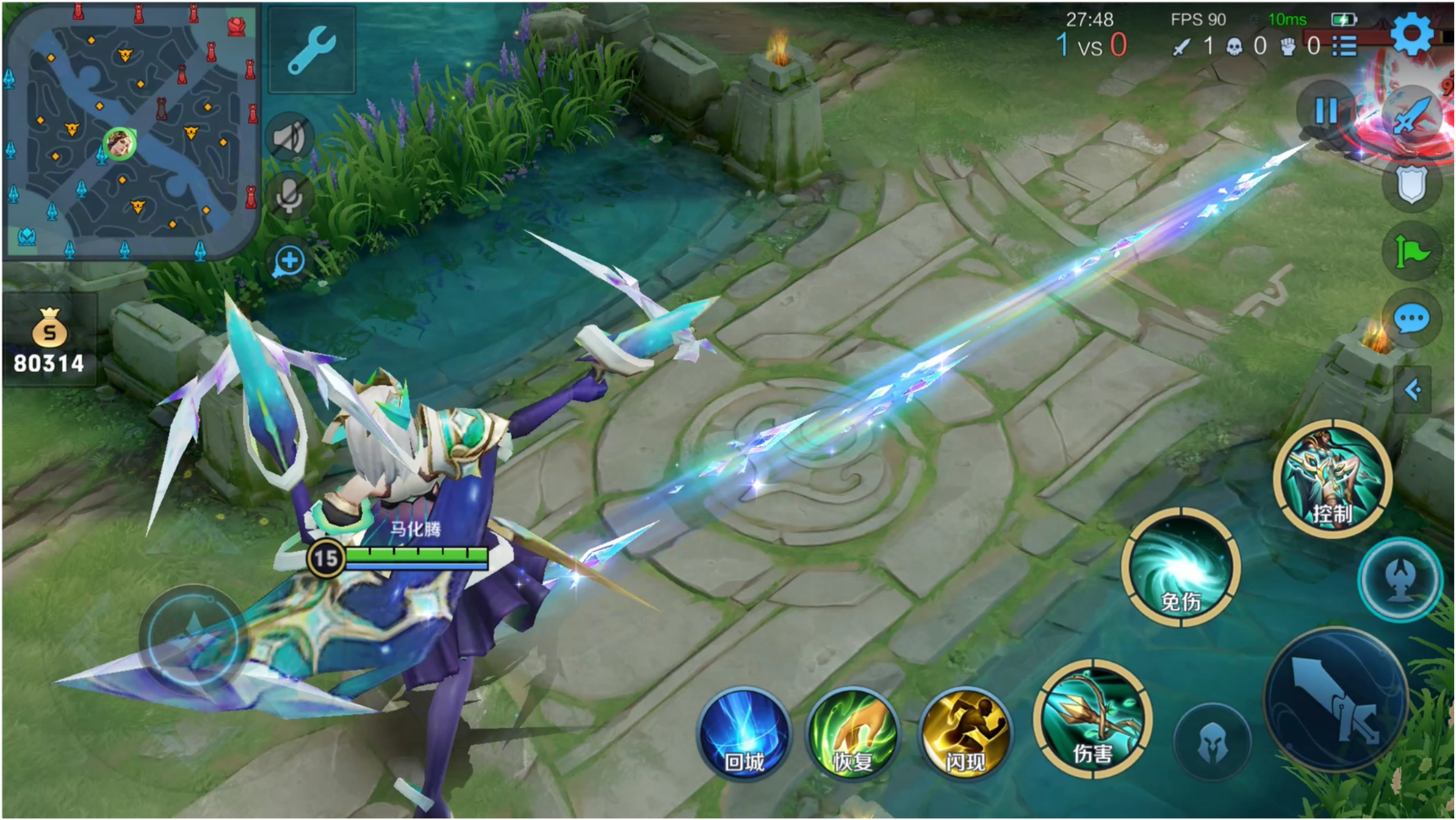Use the 恢复 heal spell
Screen dimensions: 1456x820
853,734
